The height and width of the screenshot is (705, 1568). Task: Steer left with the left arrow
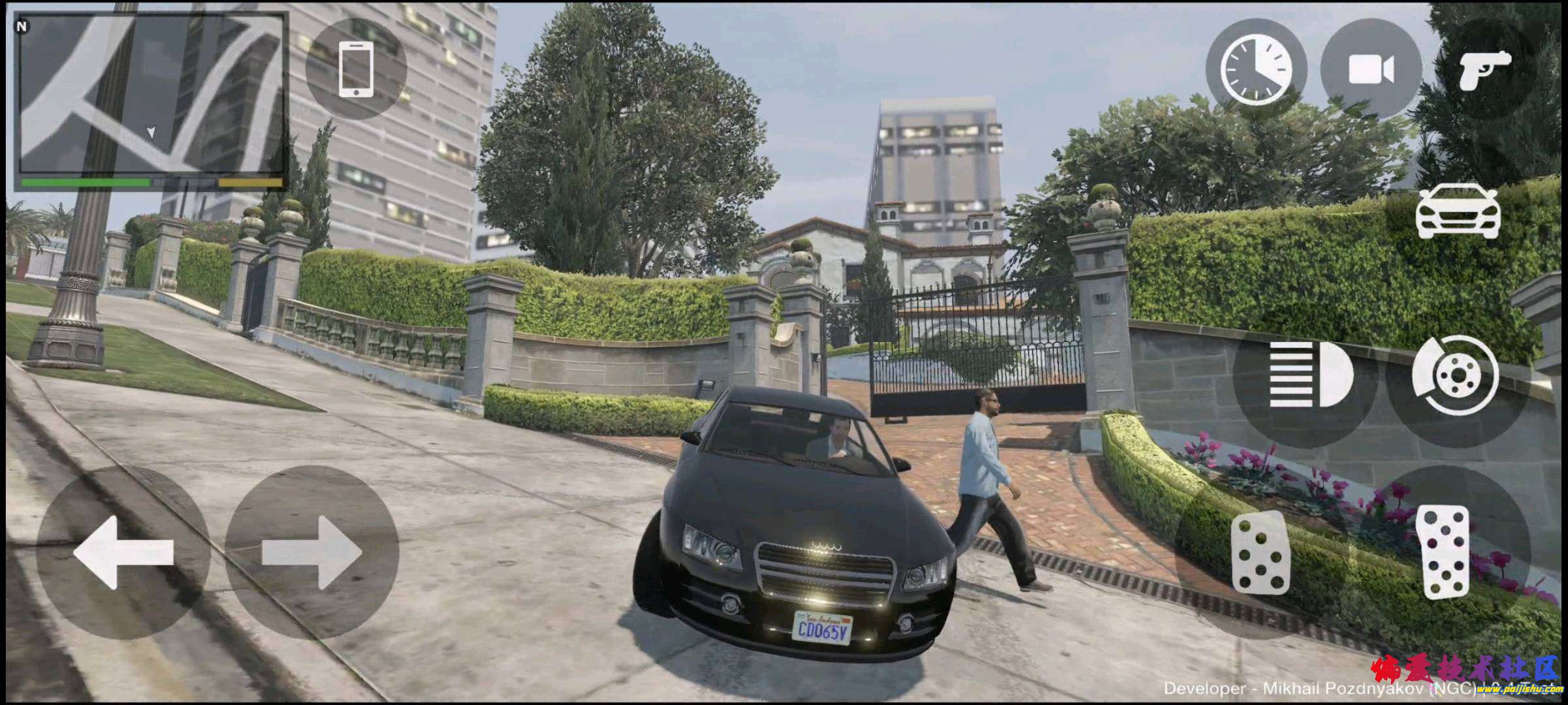point(123,552)
